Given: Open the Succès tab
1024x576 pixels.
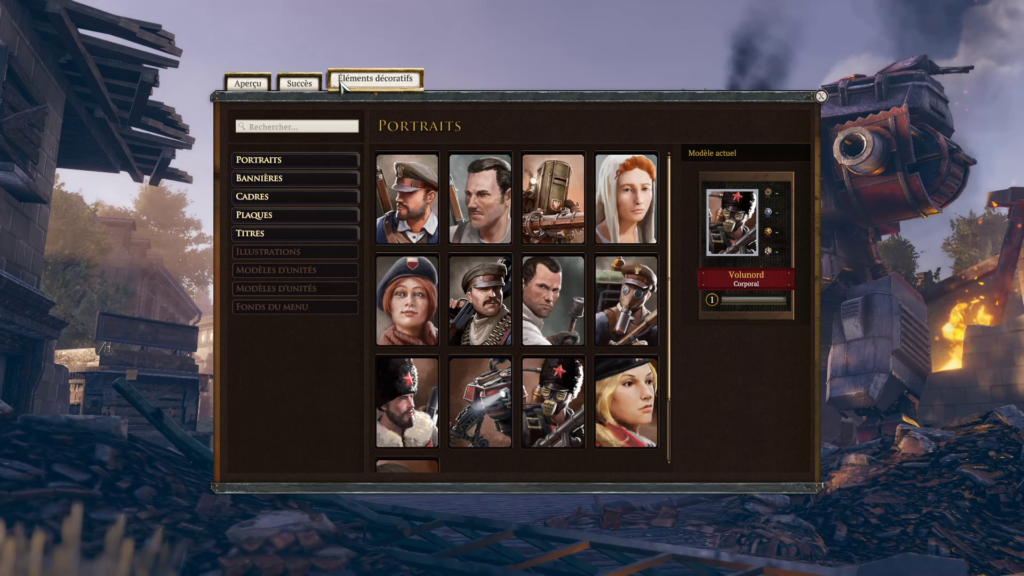Looking at the screenshot, I should click(x=299, y=84).
